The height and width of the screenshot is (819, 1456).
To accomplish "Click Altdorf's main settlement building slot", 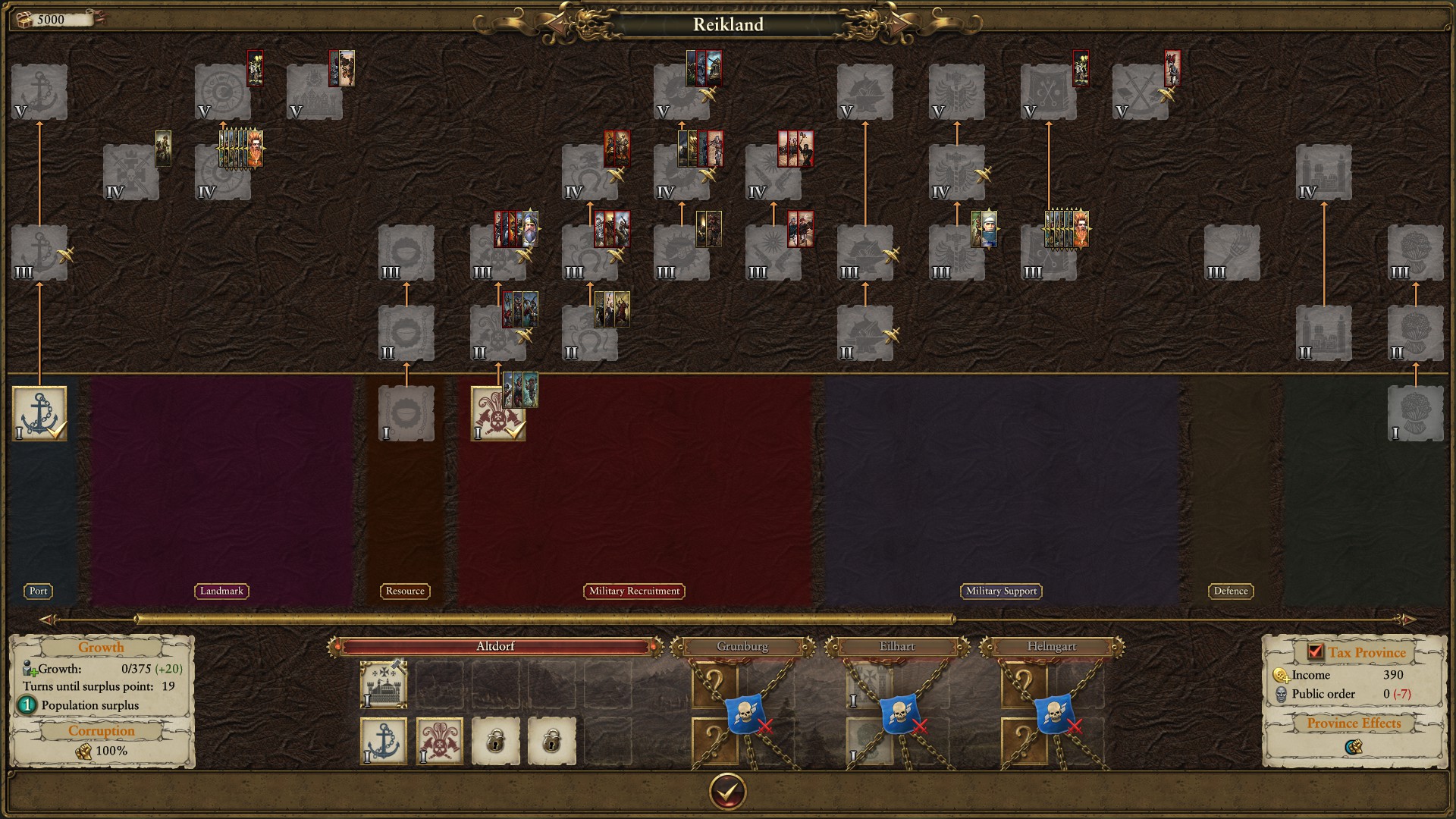I will click(384, 684).
